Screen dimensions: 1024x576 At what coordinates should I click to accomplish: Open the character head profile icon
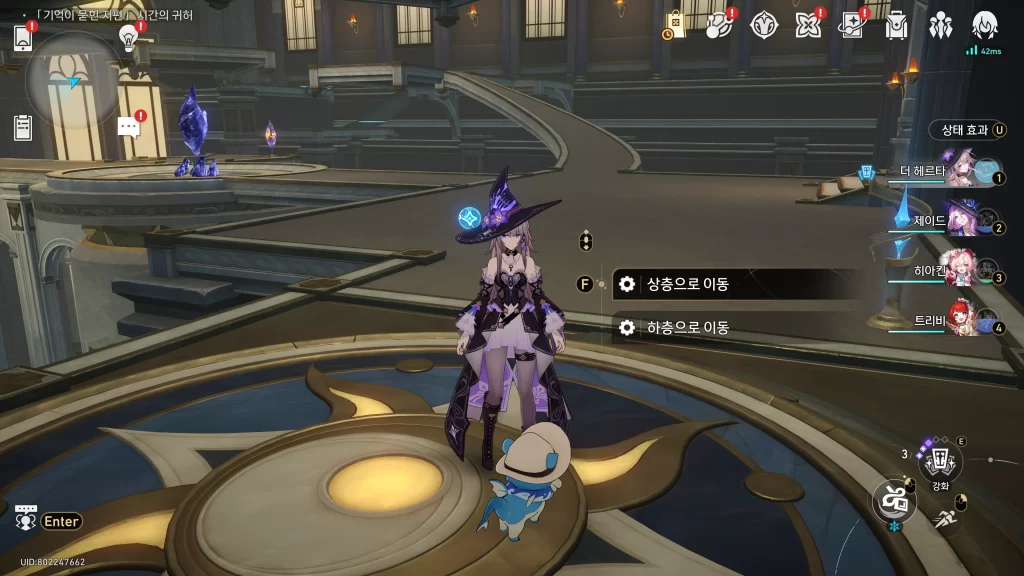(x=984, y=25)
